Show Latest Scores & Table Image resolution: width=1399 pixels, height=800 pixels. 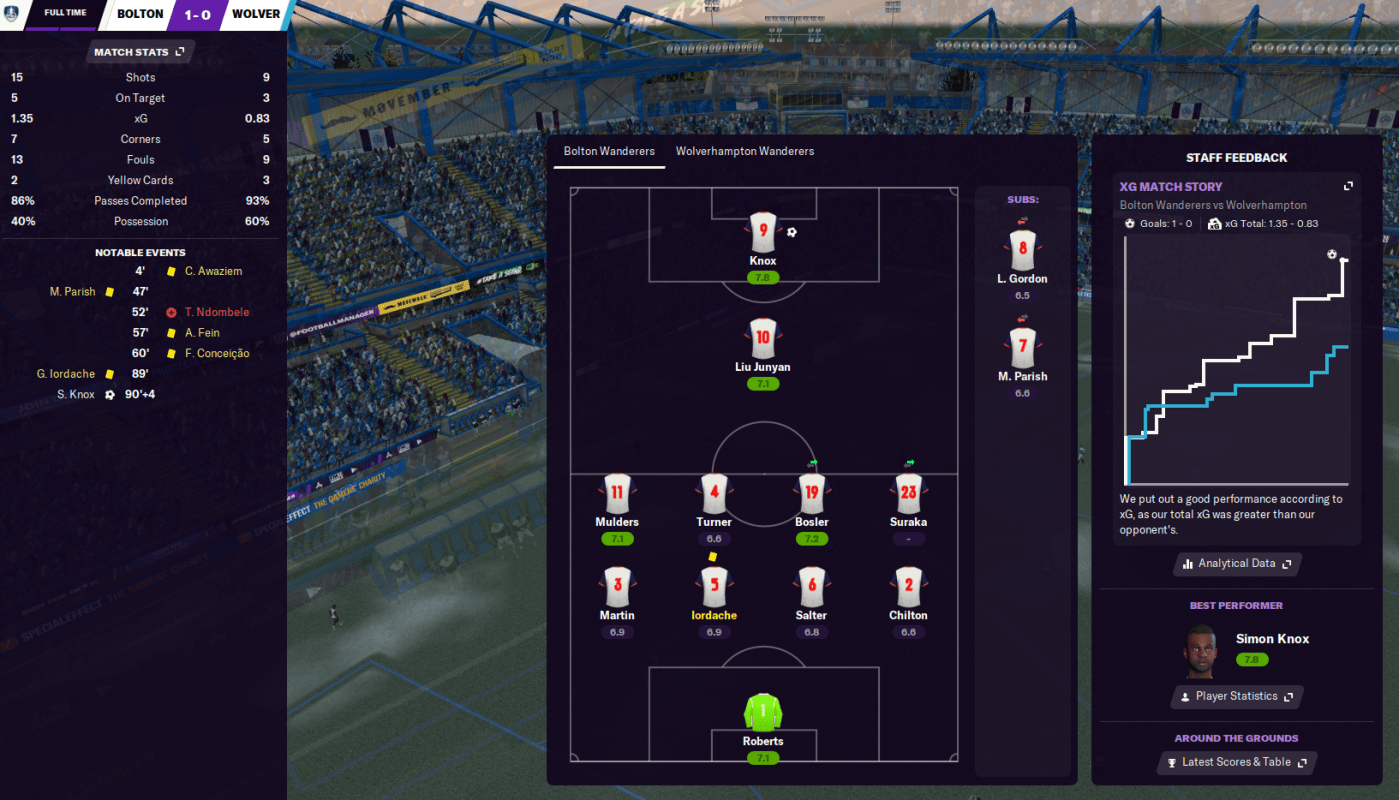[1236, 762]
